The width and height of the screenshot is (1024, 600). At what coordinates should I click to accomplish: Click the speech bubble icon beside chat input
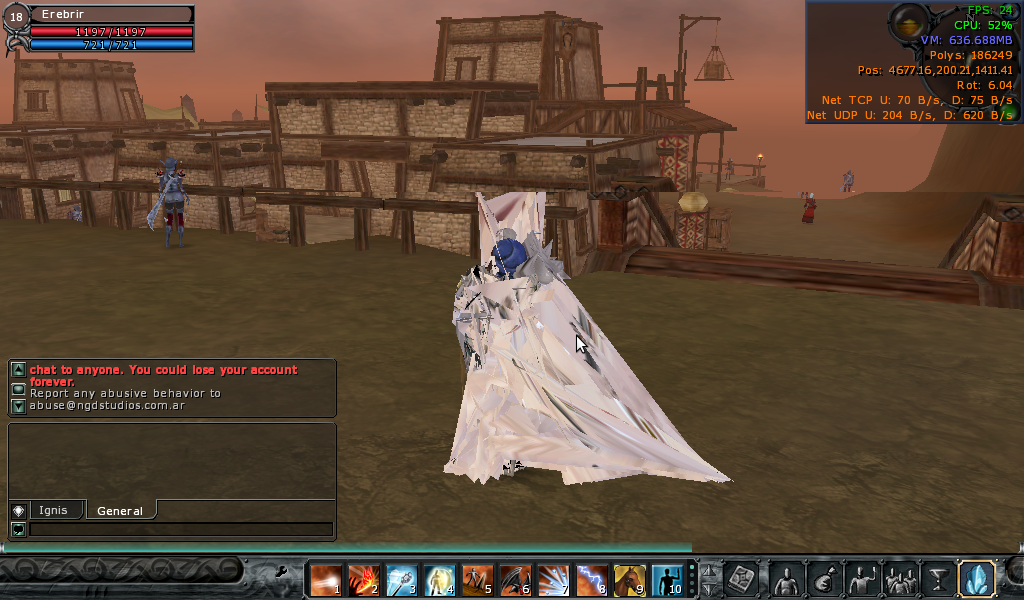click(18, 529)
